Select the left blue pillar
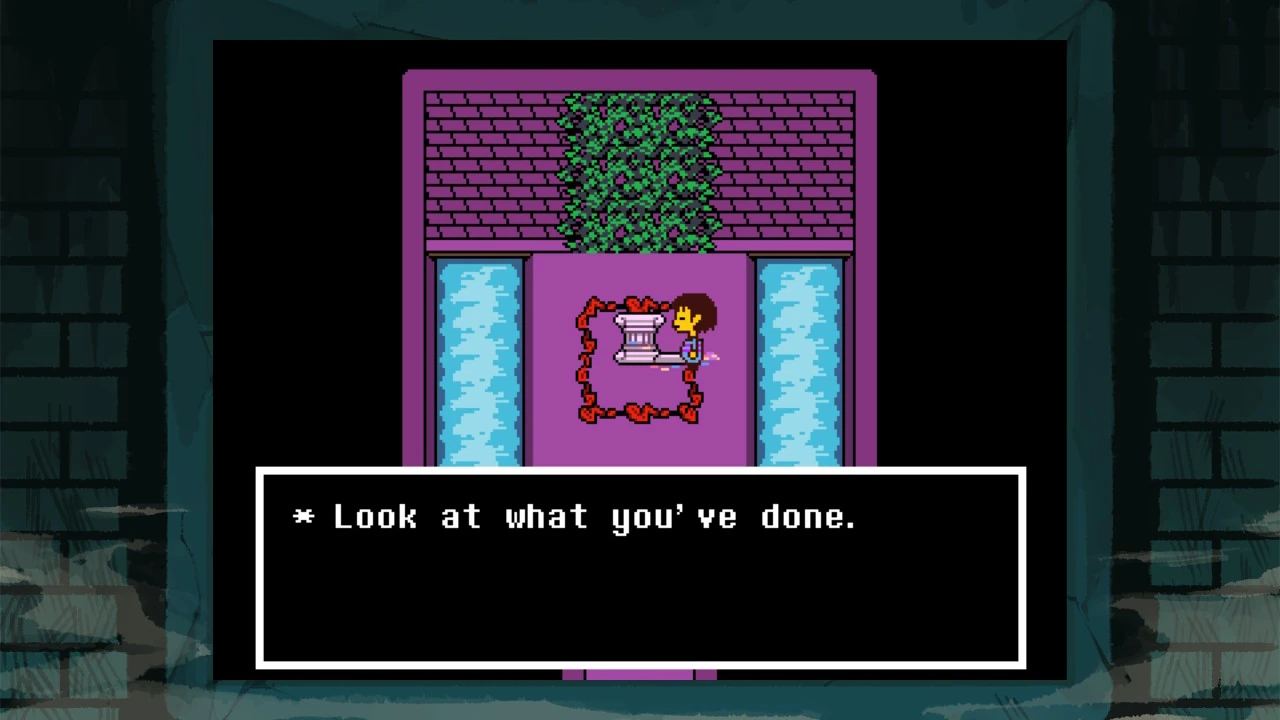Screen dimensions: 1280x720 click(478, 360)
